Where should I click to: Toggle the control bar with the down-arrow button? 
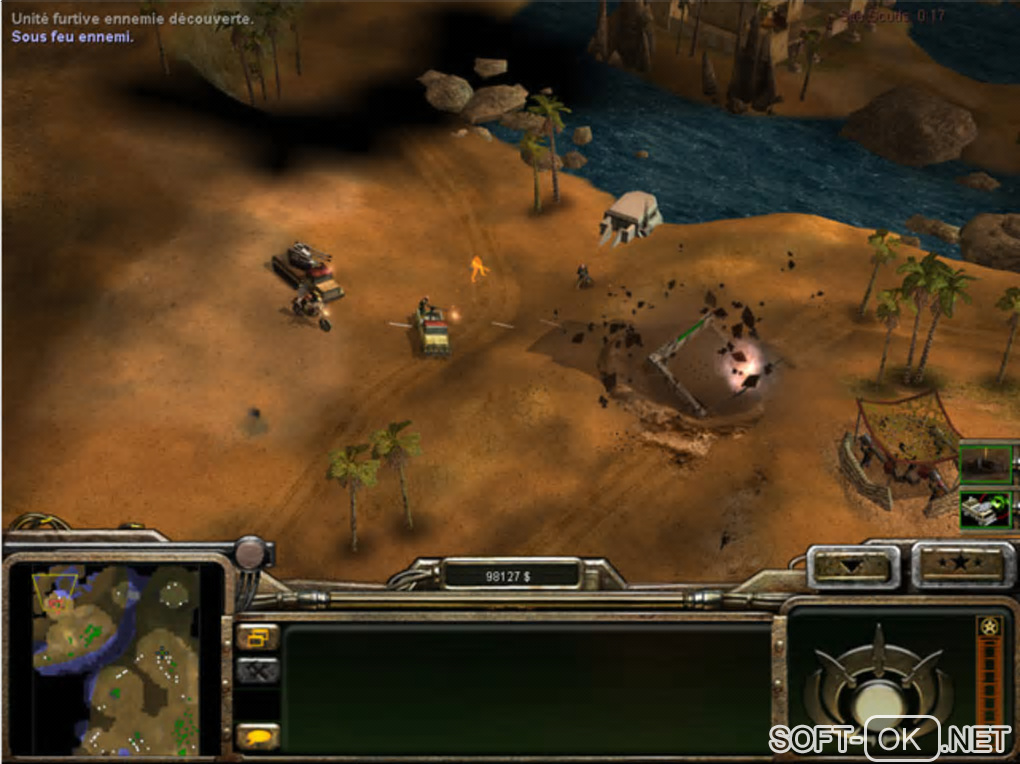click(x=853, y=567)
